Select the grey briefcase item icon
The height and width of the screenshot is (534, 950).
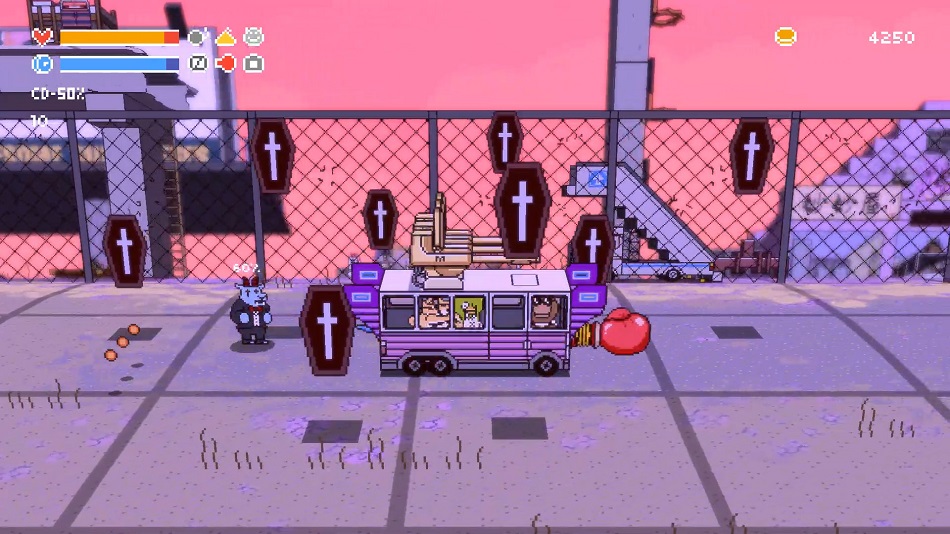(x=254, y=64)
